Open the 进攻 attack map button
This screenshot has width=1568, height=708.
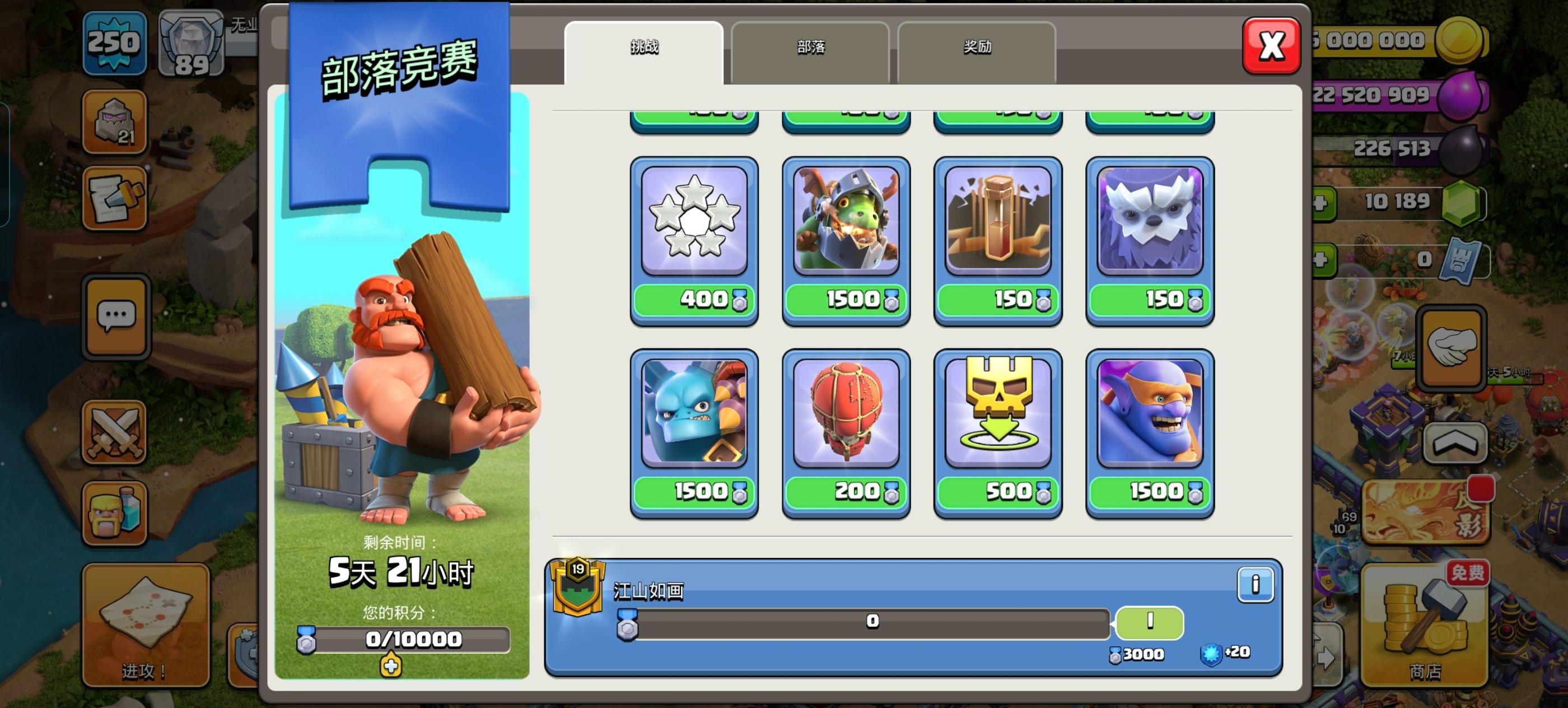pyautogui.click(x=146, y=625)
